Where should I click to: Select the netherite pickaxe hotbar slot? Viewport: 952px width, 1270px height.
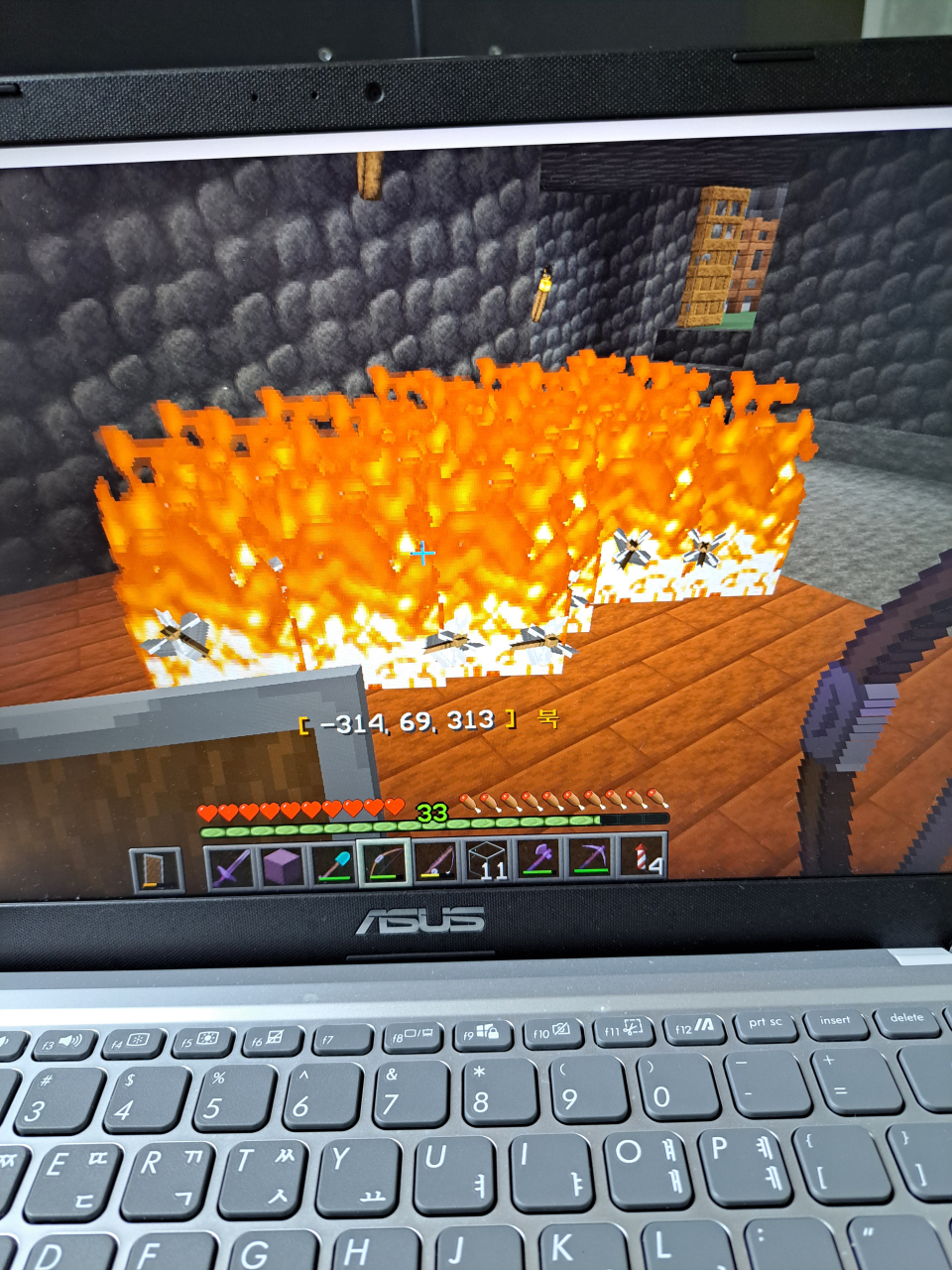[590, 856]
